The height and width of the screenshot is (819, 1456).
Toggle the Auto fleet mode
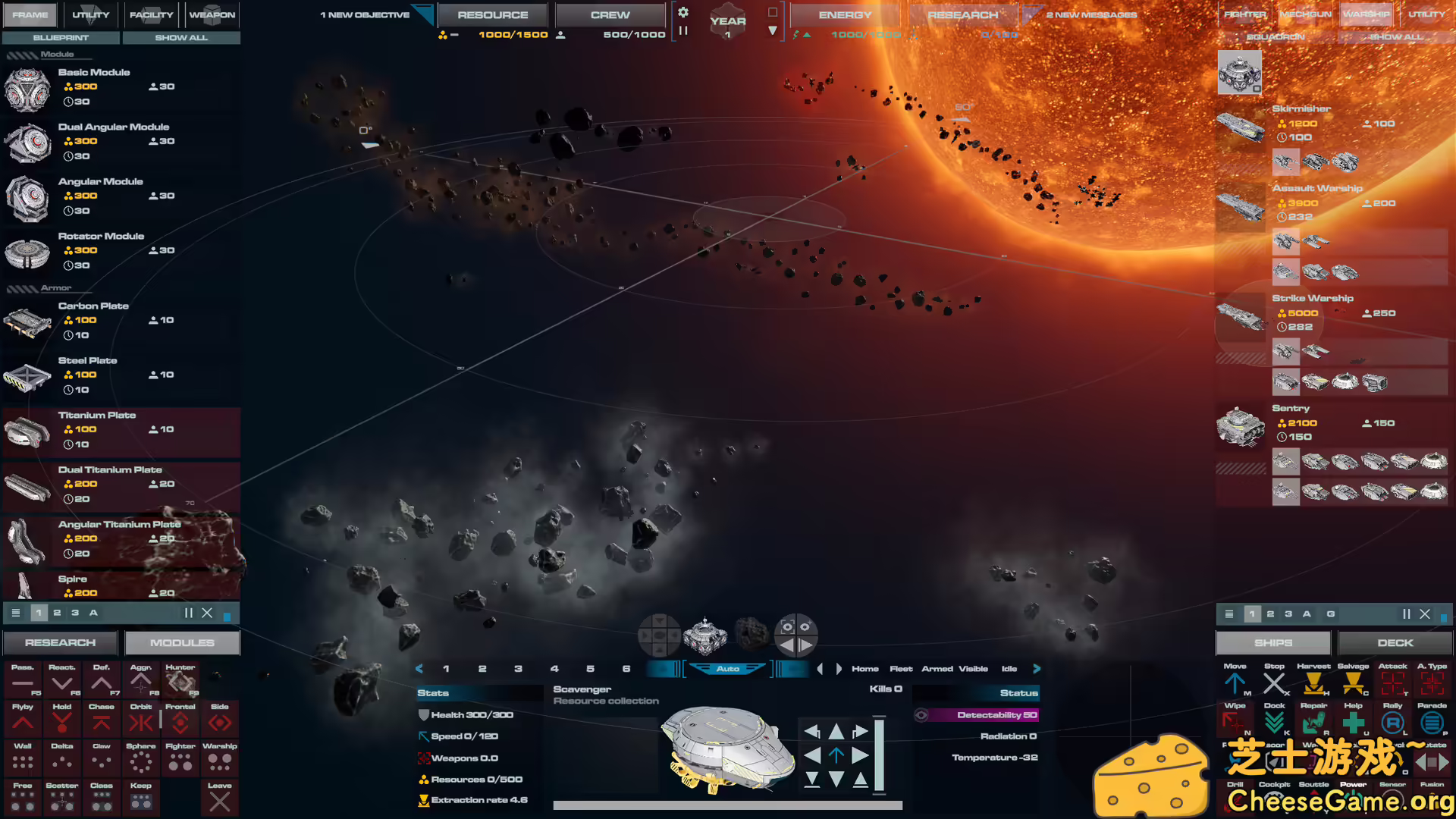[728, 668]
